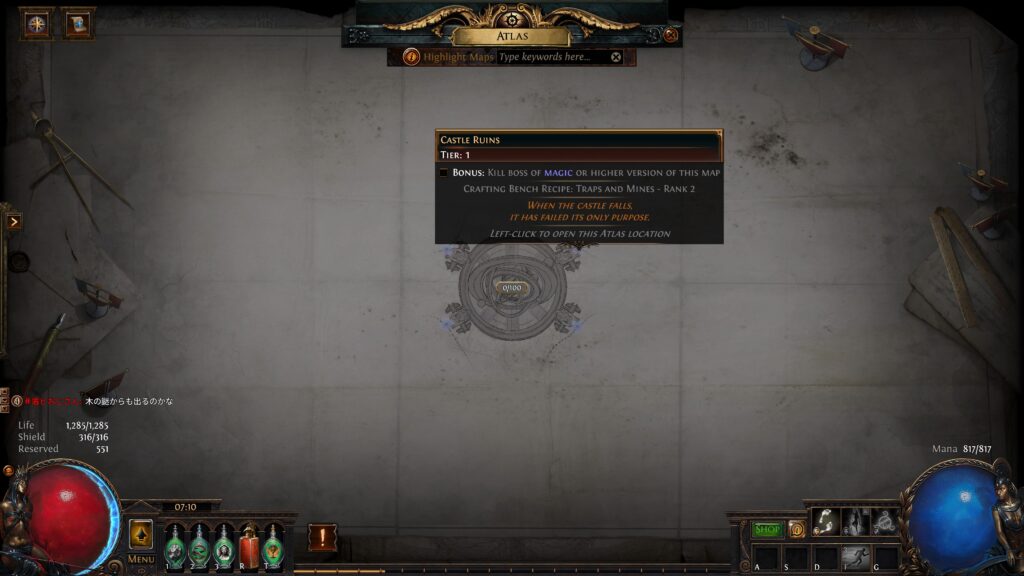This screenshot has height=576, width=1024.
Task: Select the compass icon in the top-left corner
Action: (37, 24)
